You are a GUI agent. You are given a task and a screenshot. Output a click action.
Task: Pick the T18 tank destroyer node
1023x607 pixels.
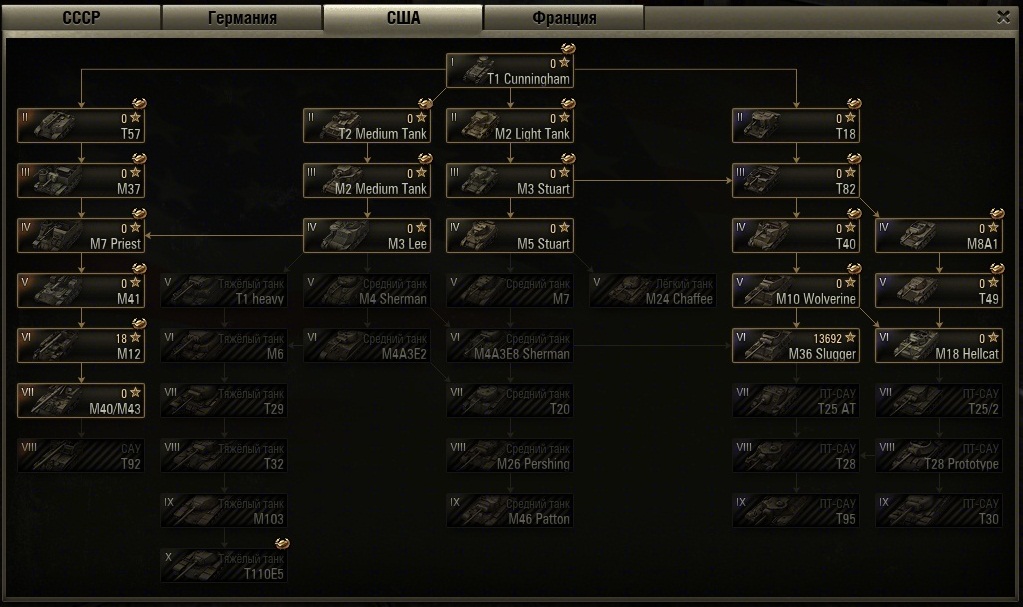pos(796,126)
